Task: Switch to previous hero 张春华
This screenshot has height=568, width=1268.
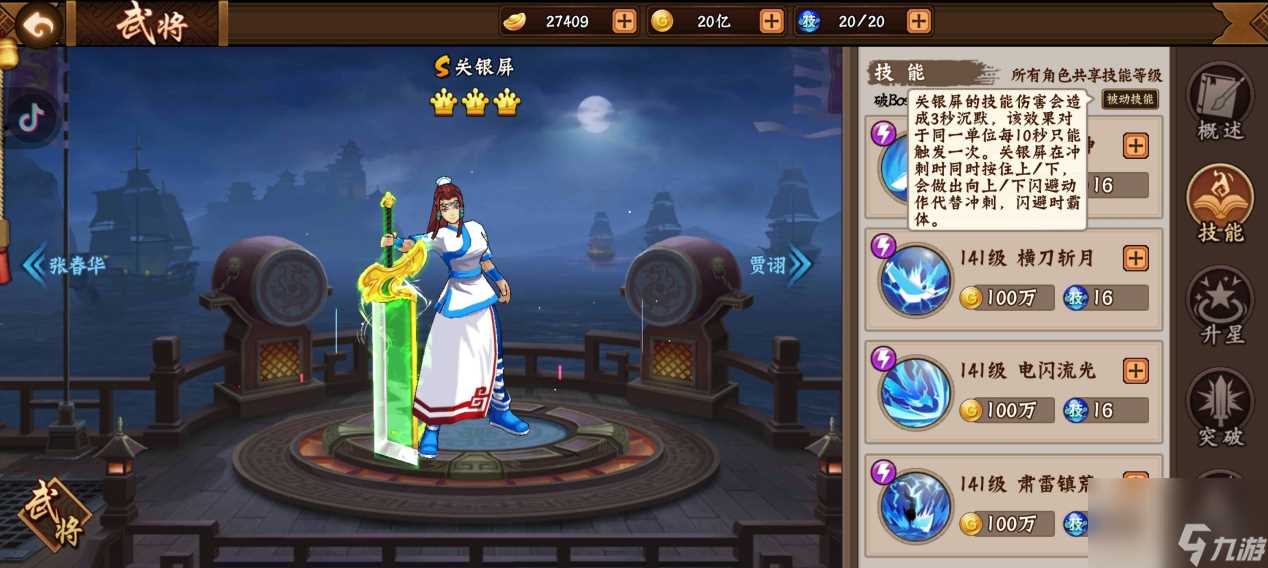Action: pyautogui.click(x=65, y=266)
